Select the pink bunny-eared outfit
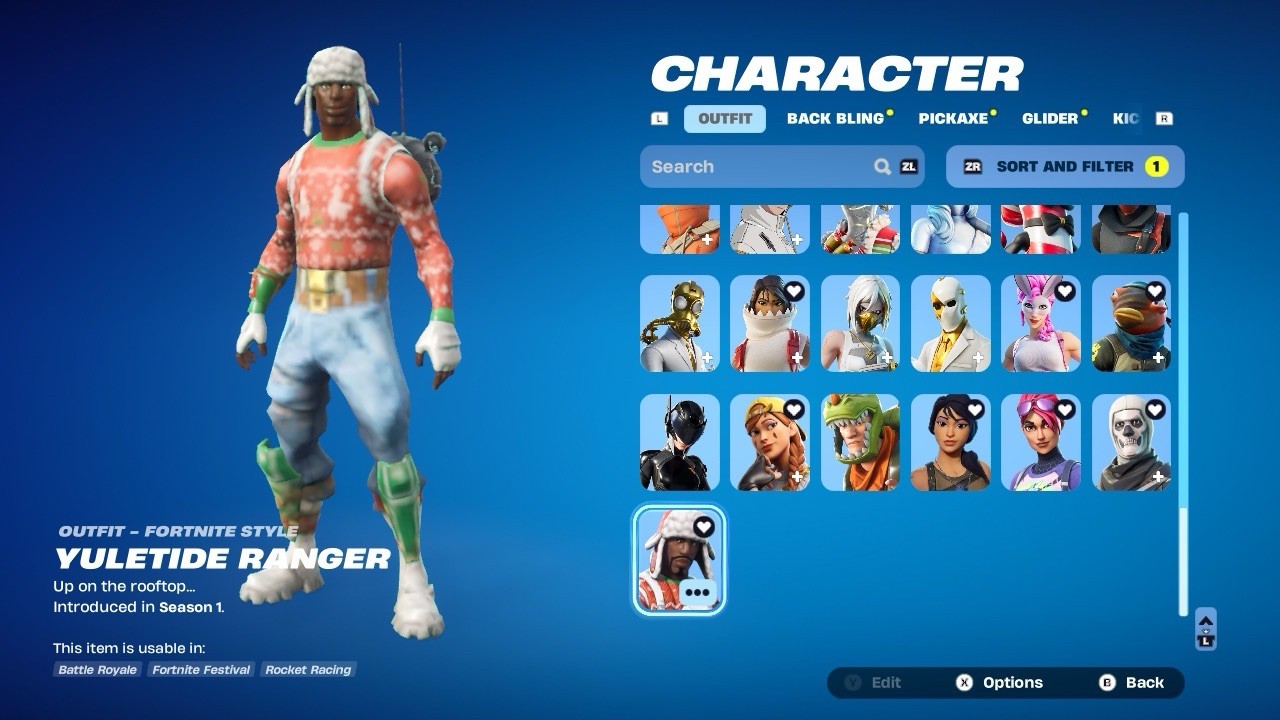The width and height of the screenshot is (1280, 720). click(x=1041, y=324)
